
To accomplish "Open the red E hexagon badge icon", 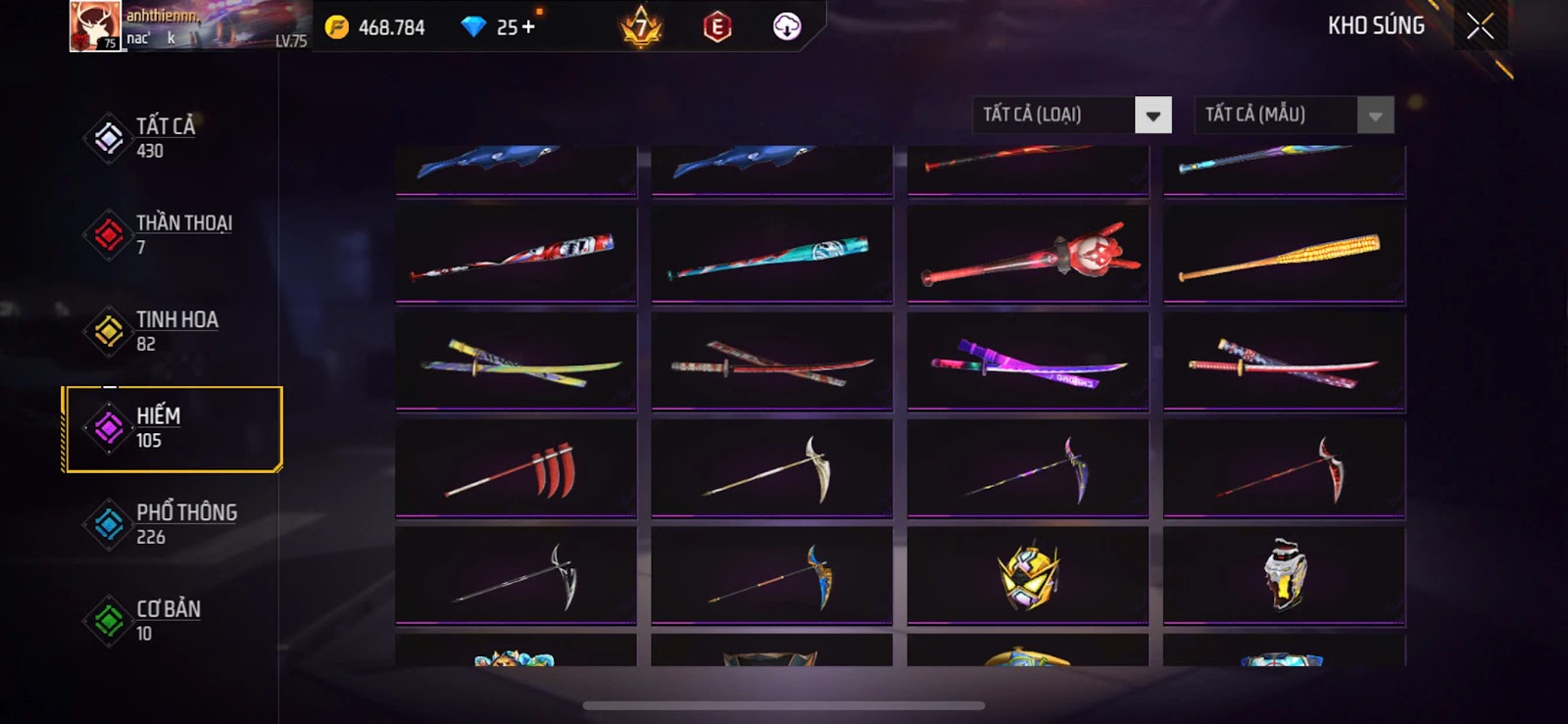I will click(717, 27).
